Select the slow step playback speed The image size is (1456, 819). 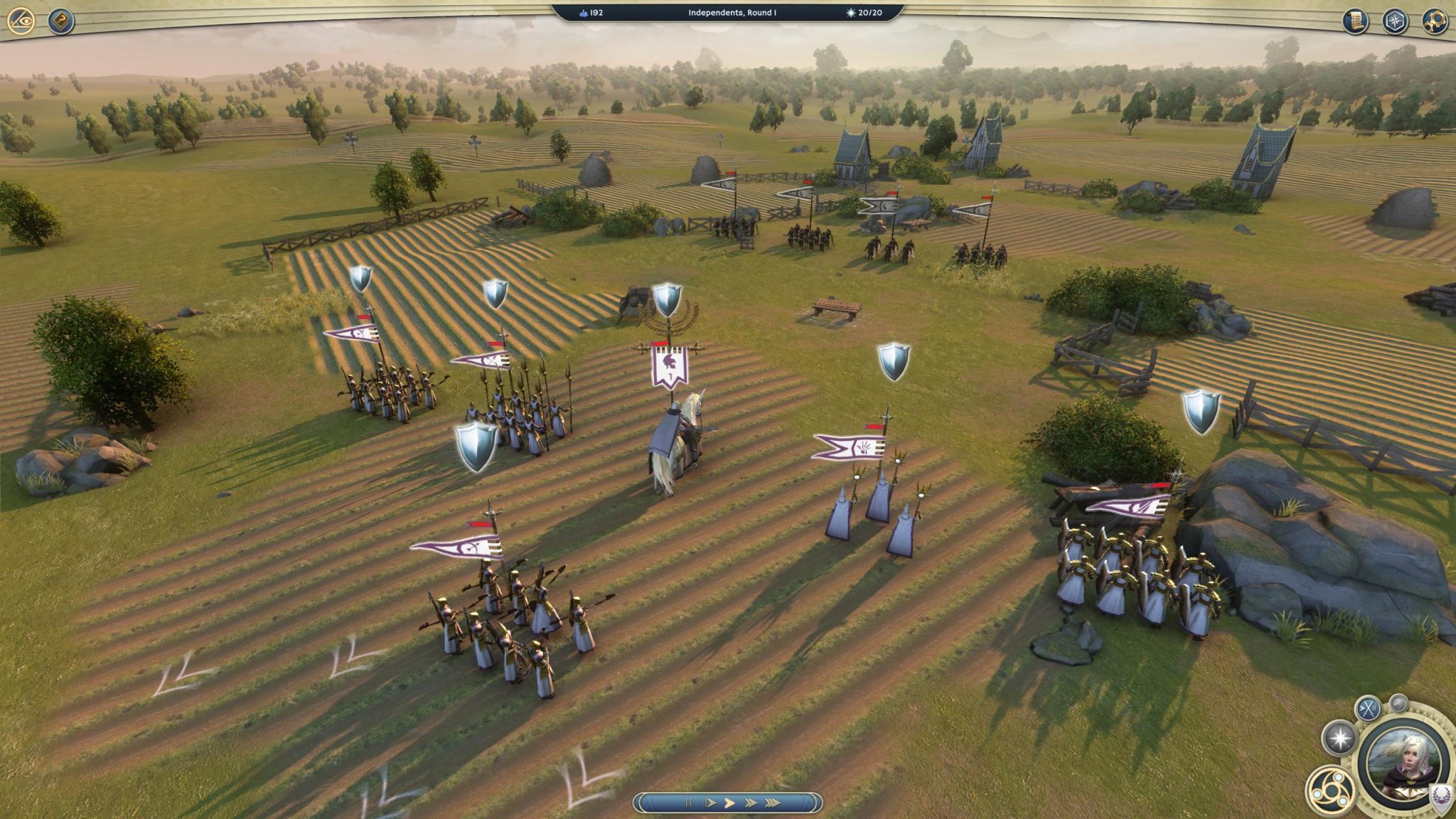point(710,803)
